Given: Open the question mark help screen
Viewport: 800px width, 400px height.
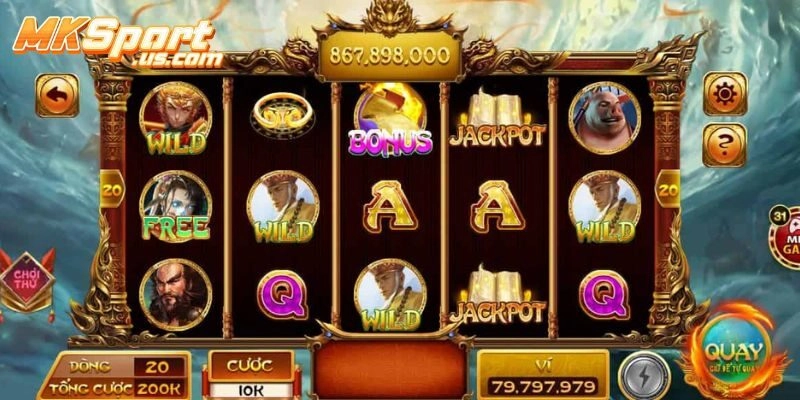Looking at the screenshot, I should point(725,145).
